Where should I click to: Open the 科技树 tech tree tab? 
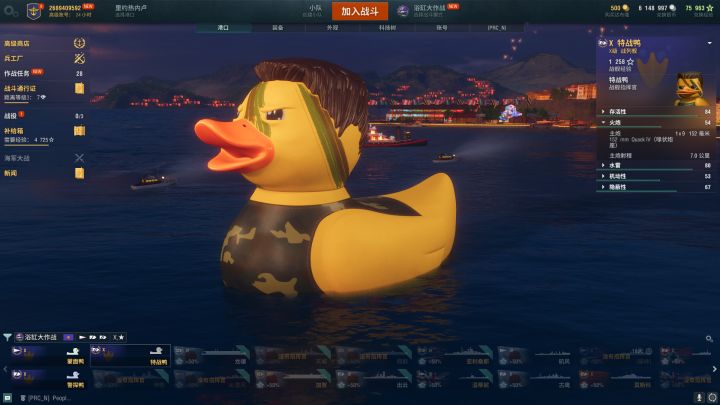click(x=386, y=28)
